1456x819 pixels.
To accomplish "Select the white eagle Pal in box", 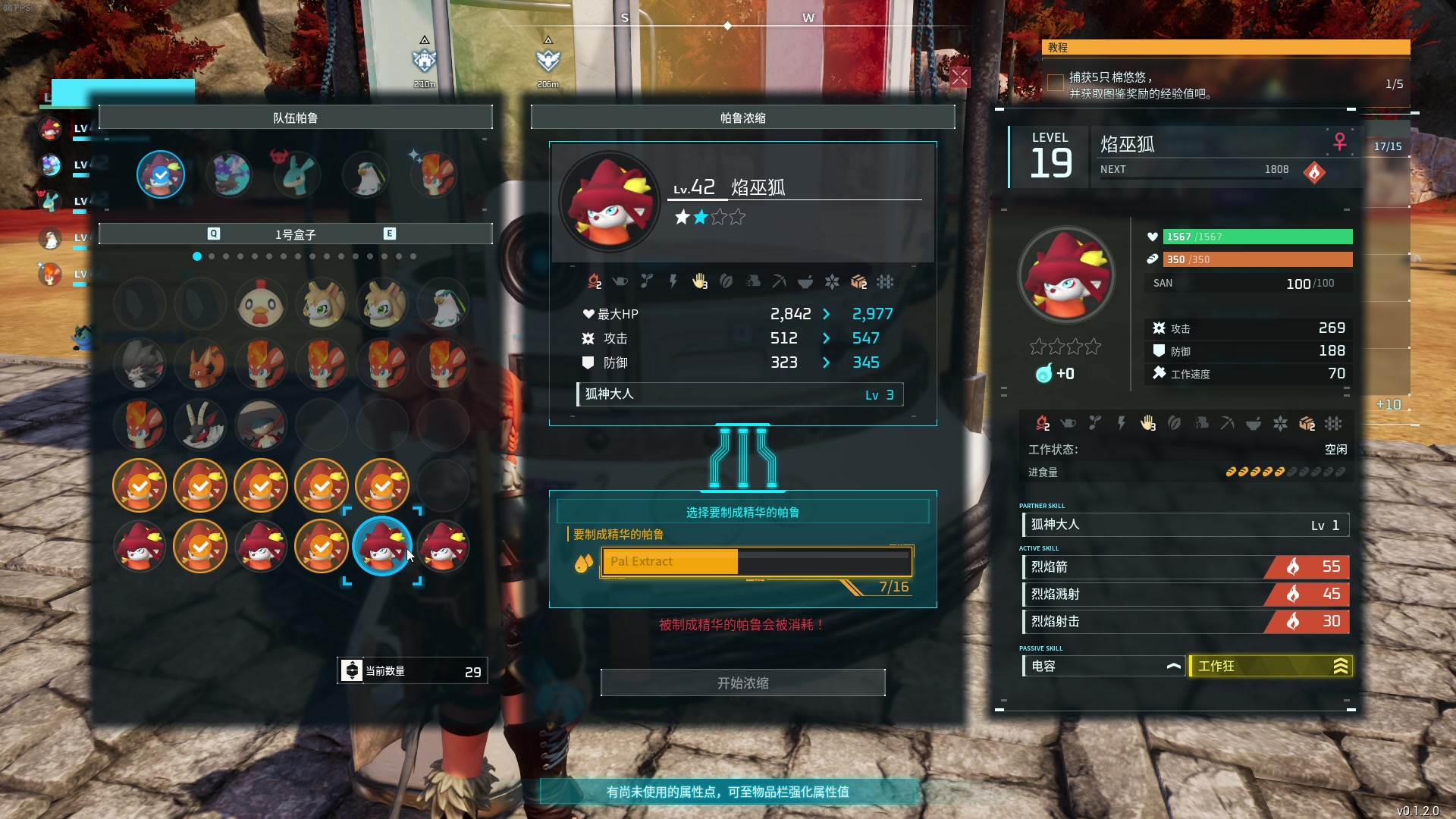I will coord(443,304).
